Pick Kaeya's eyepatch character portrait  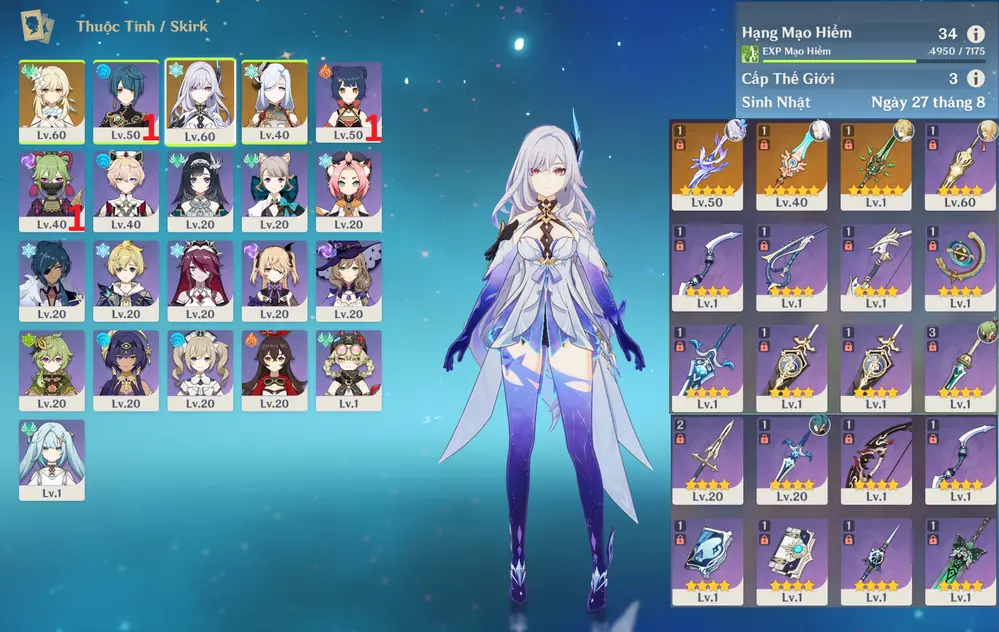click(x=52, y=280)
